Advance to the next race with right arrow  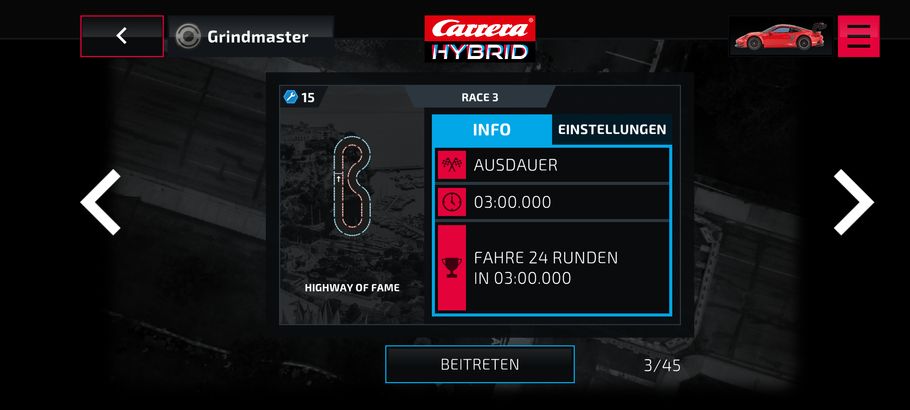[853, 202]
